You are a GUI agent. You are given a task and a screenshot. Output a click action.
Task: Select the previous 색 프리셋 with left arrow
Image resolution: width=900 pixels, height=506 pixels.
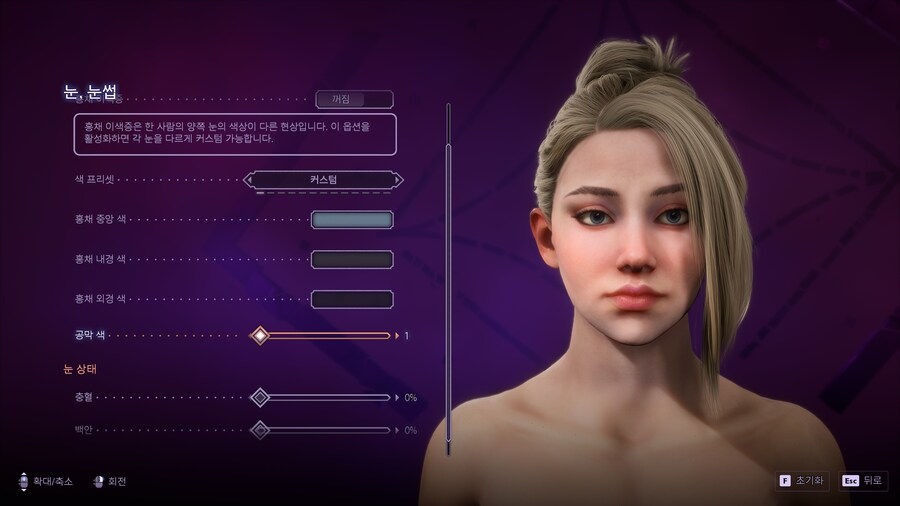(248, 180)
